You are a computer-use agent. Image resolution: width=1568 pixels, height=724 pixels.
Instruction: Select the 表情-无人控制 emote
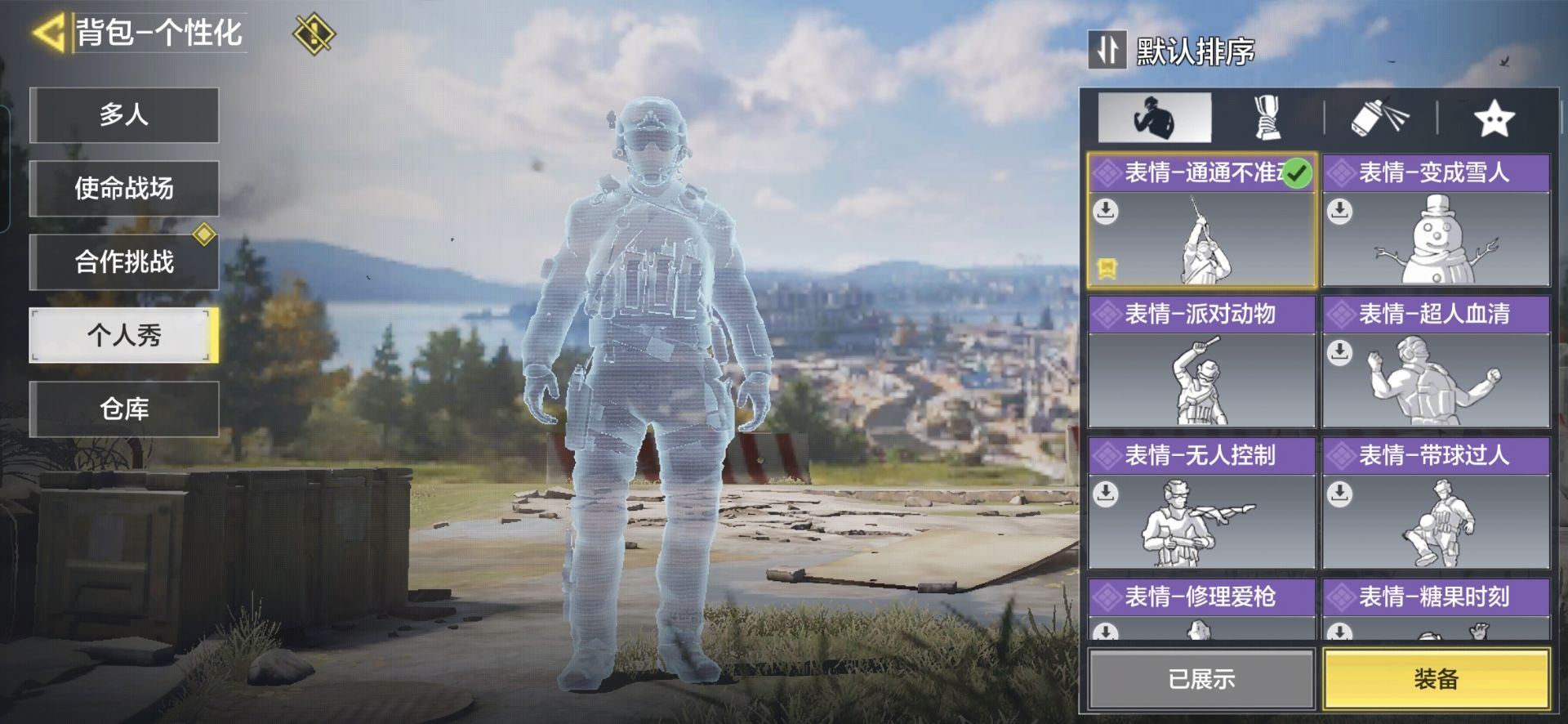coord(1201,503)
